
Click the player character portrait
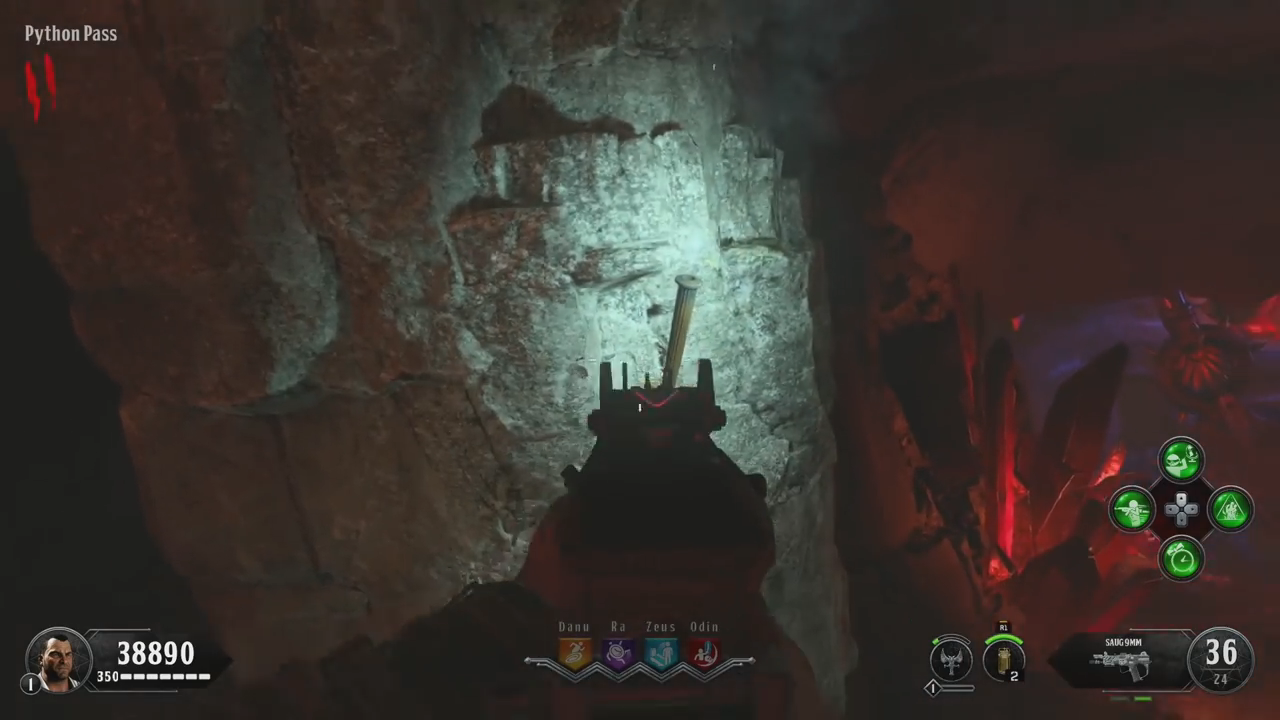[x=59, y=659]
